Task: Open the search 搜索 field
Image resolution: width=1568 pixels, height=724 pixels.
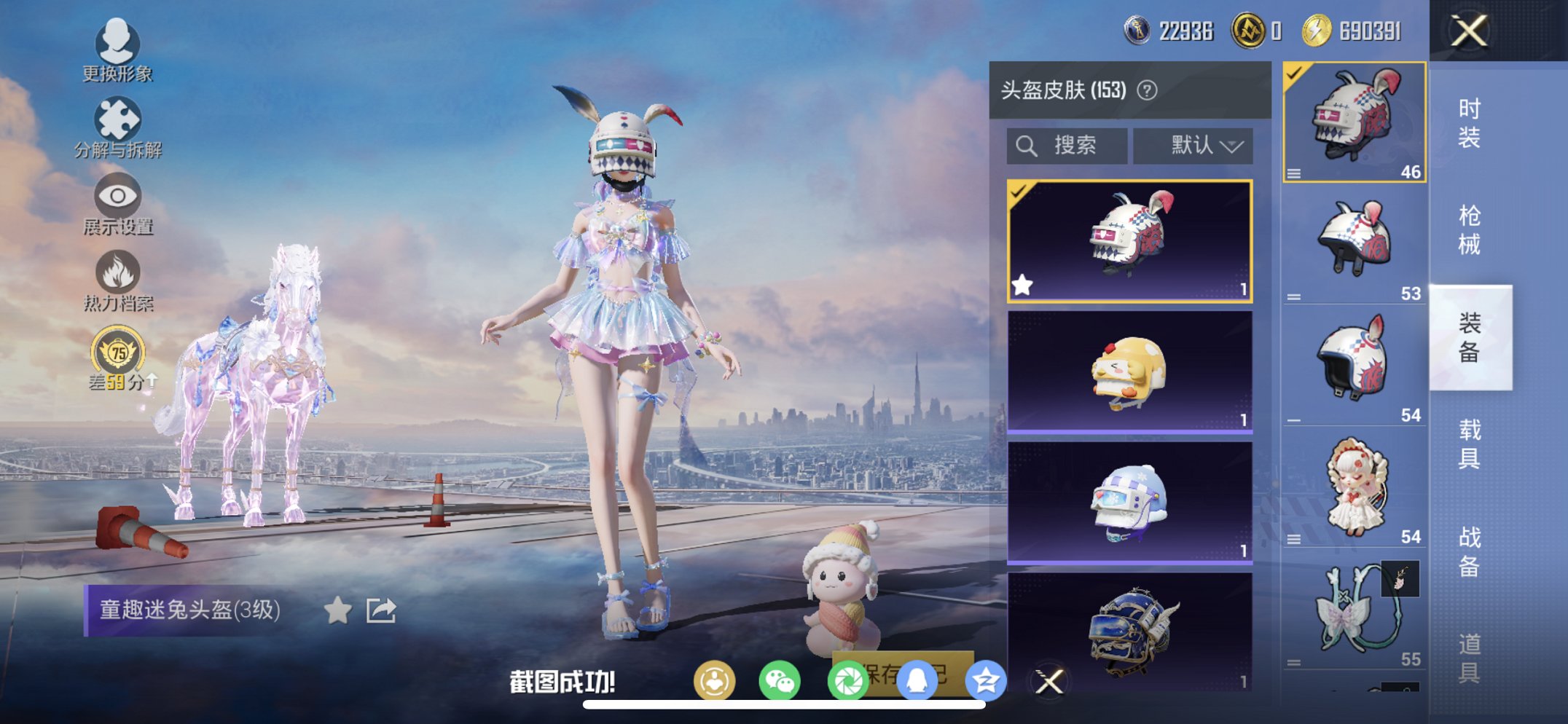Action: tap(1067, 145)
